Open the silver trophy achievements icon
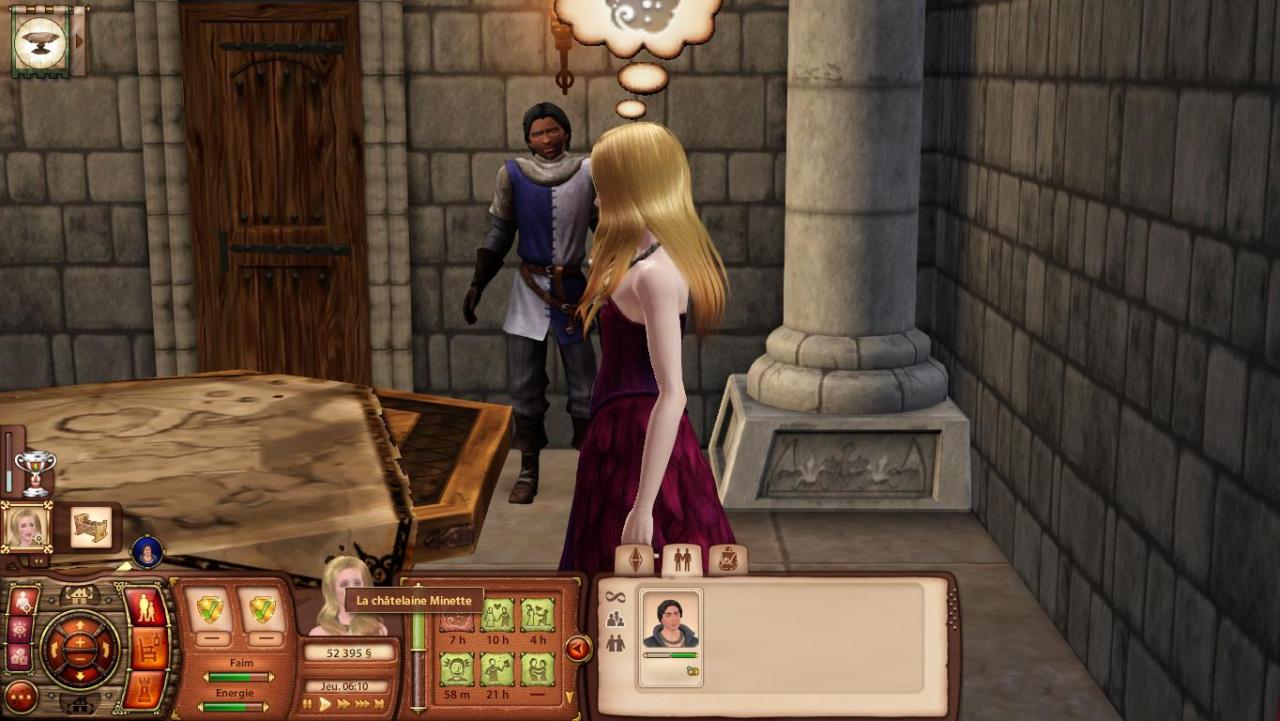1280x721 pixels. (36, 472)
